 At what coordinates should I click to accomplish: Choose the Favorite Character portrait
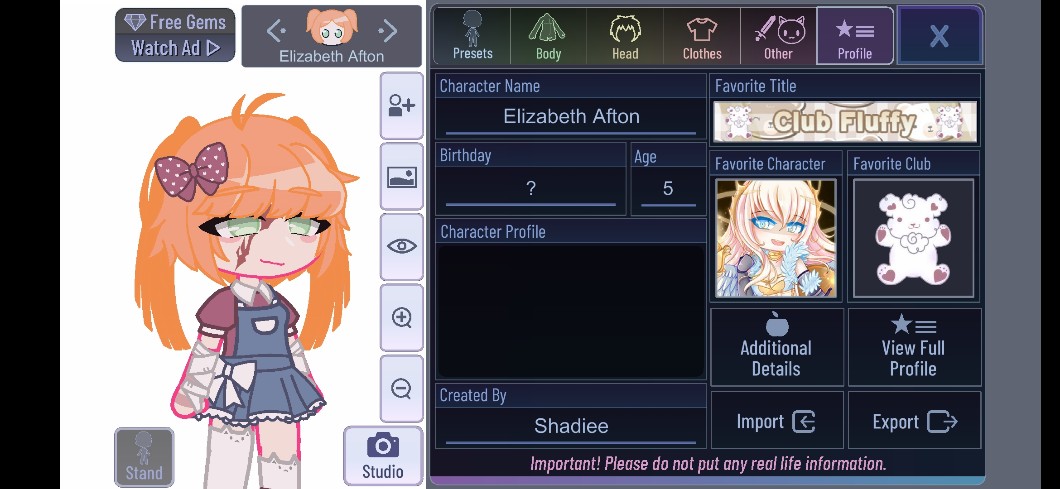775,238
